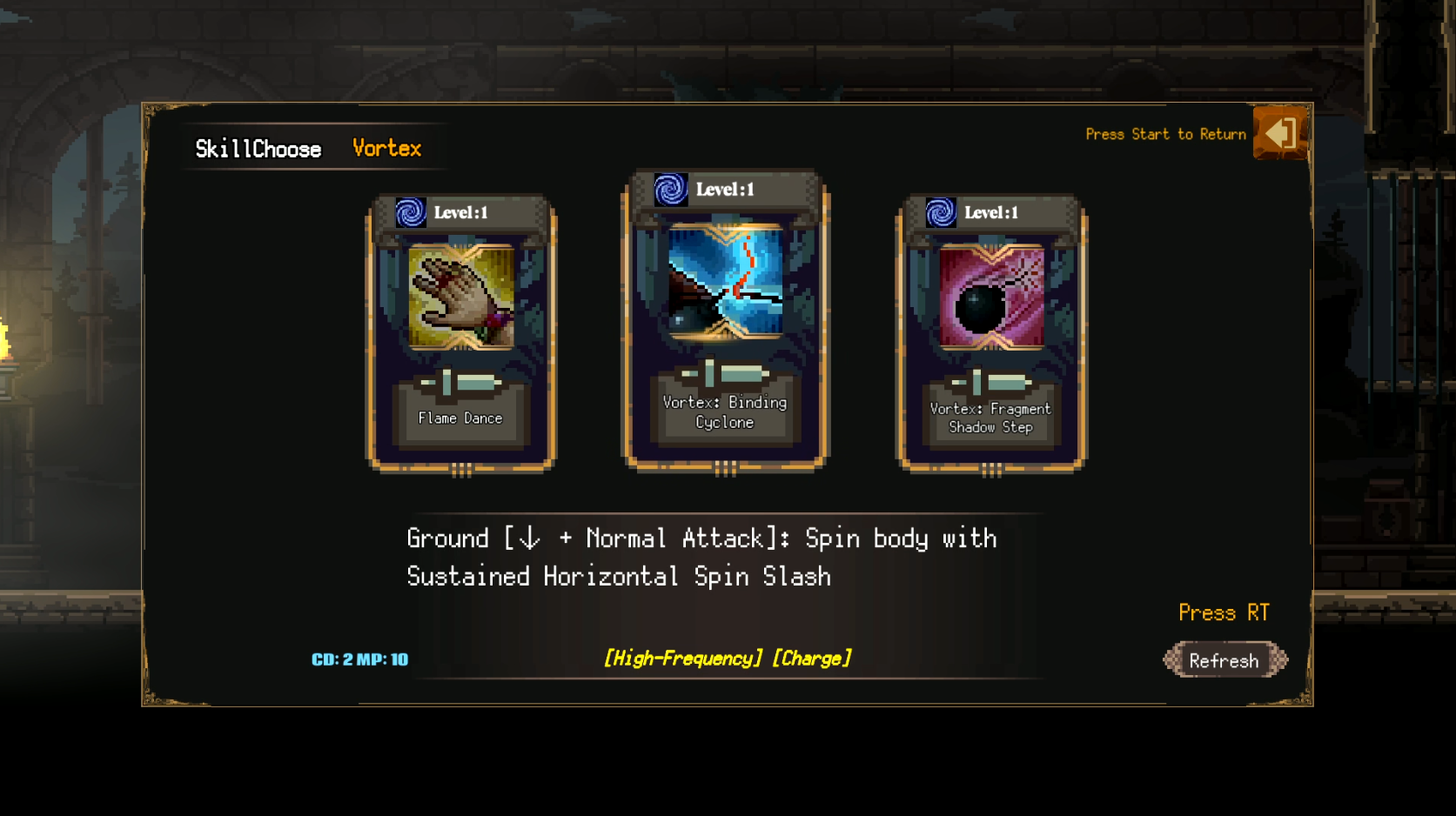Close the skill menu with the return arrow

point(1279,133)
